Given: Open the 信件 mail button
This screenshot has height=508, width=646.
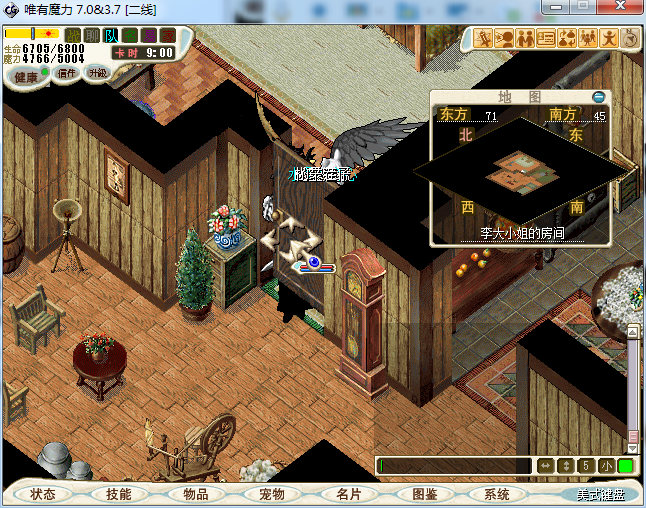Looking at the screenshot, I should click(68, 73).
